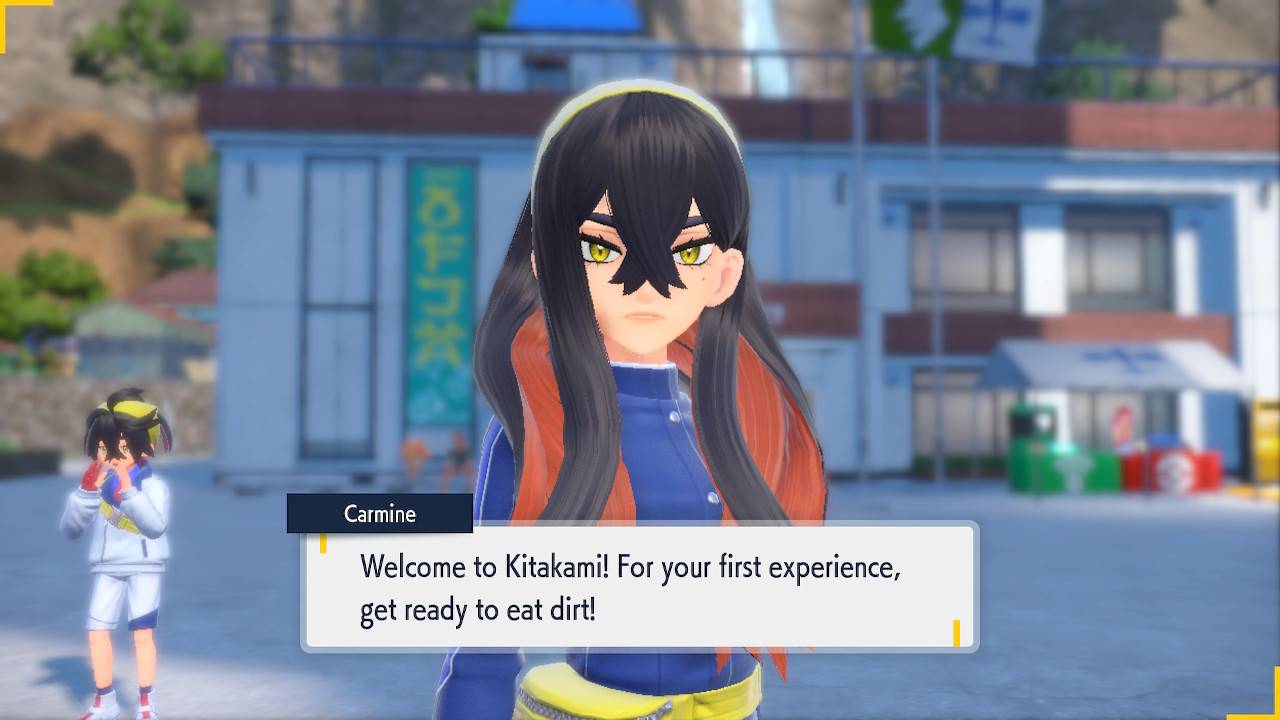
Task: Advance Carmine's dialogue text box
Action: [x=640, y=587]
